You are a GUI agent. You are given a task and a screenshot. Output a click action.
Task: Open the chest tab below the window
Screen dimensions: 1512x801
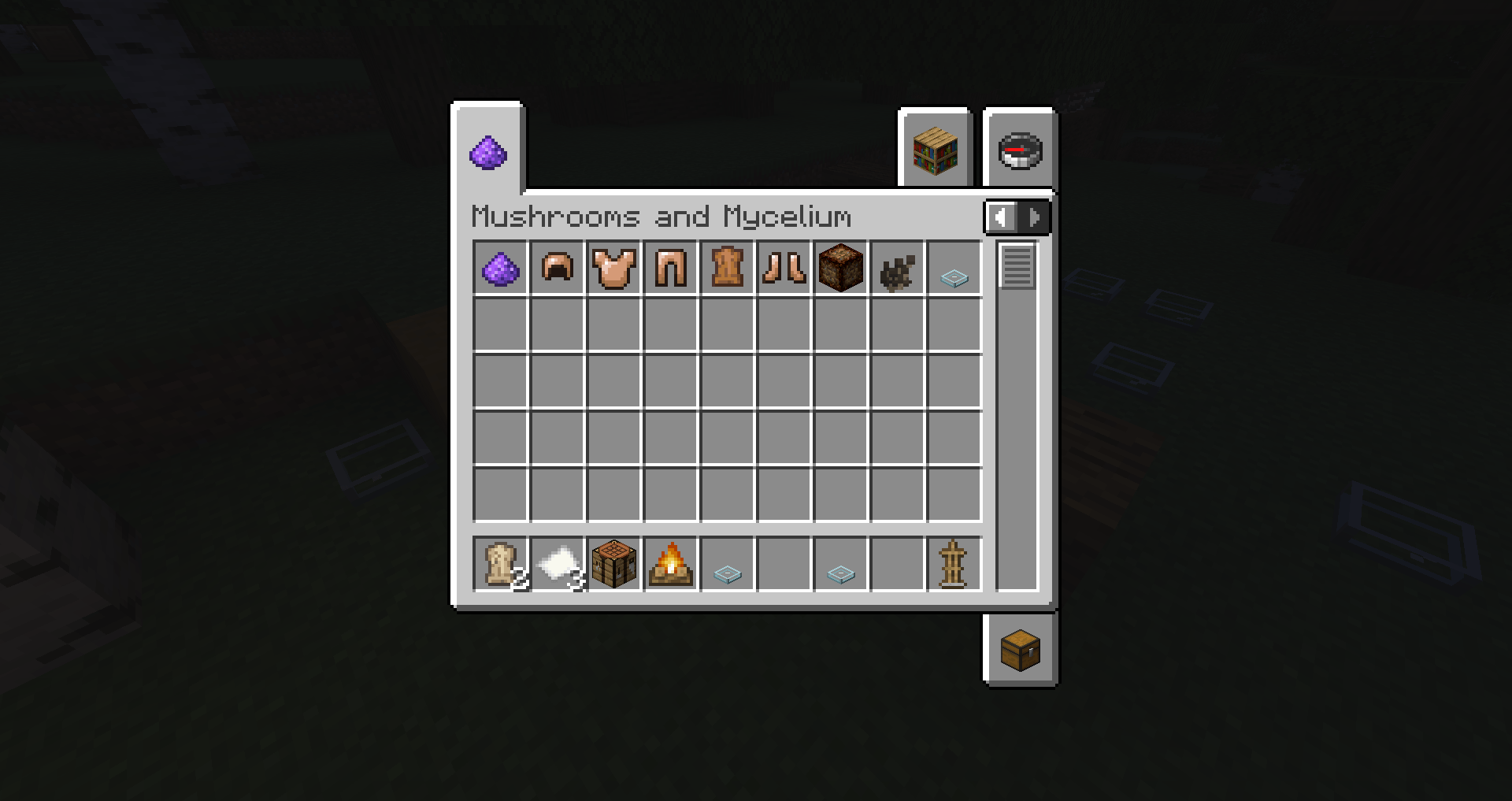coord(1018,649)
